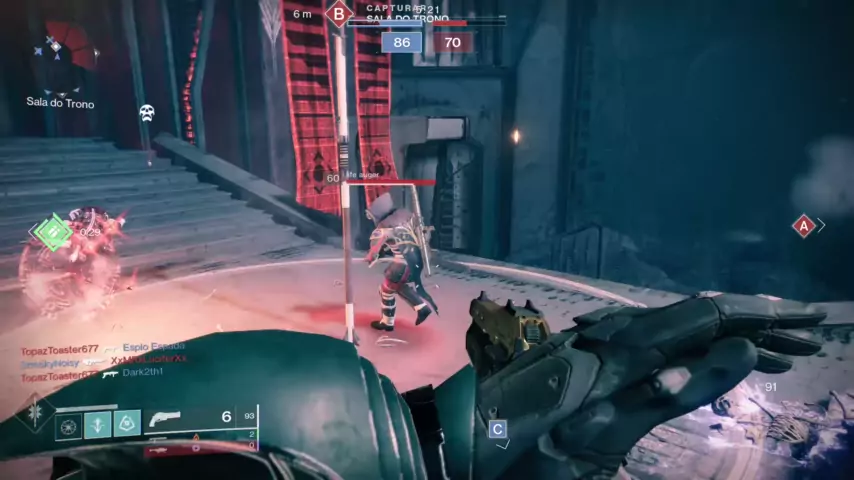The height and width of the screenshot is (480, 854).
Task: Select the zone C objective marker
Action: pos(497,429)
